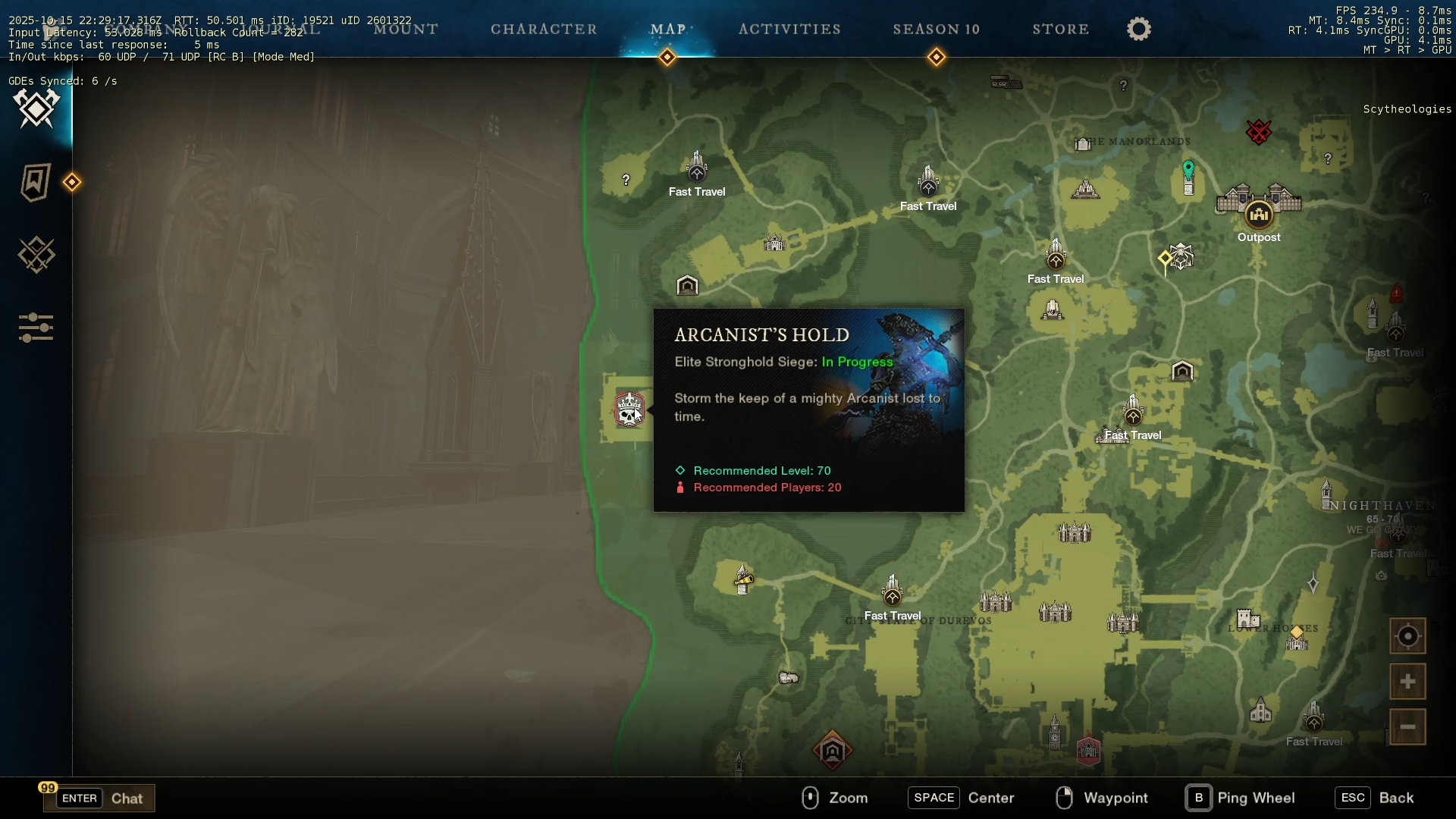
Task: Select the diamond grid side panel icon
Action: 36,255
